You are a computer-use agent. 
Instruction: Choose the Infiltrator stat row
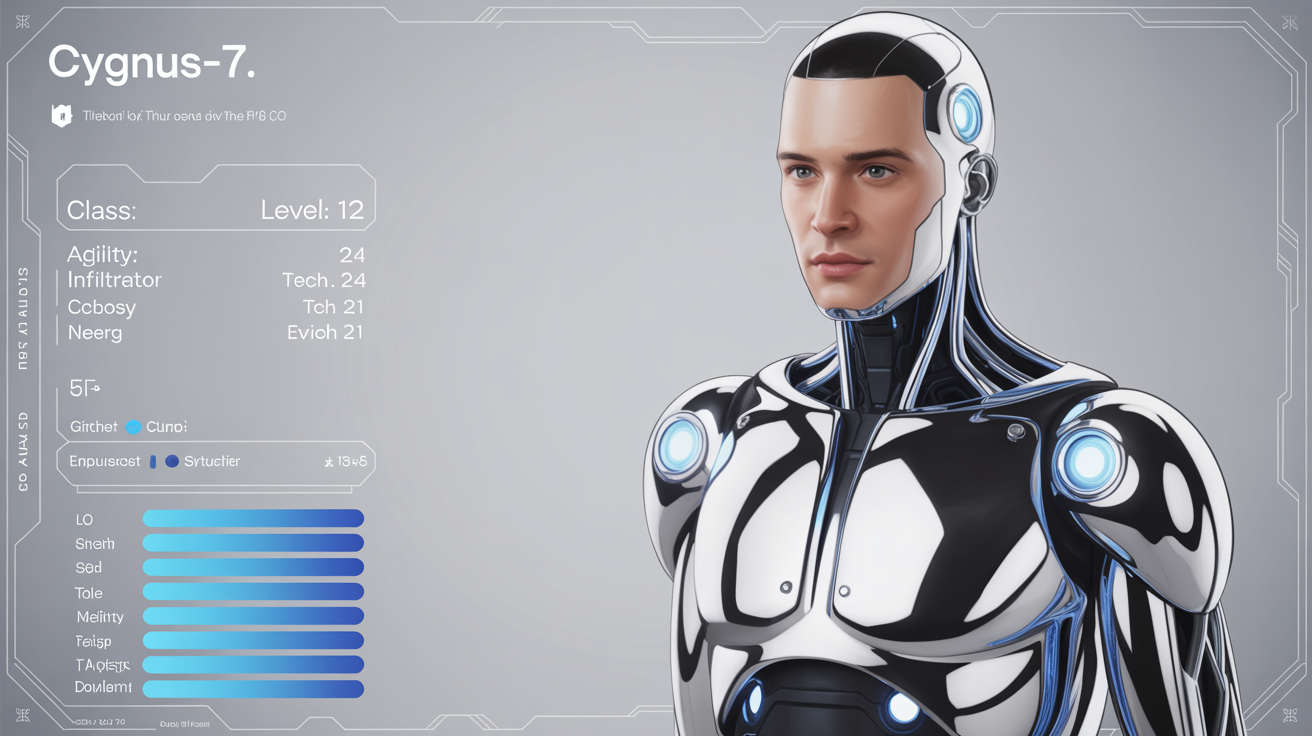pyautogui.click(x=215, y=281)
